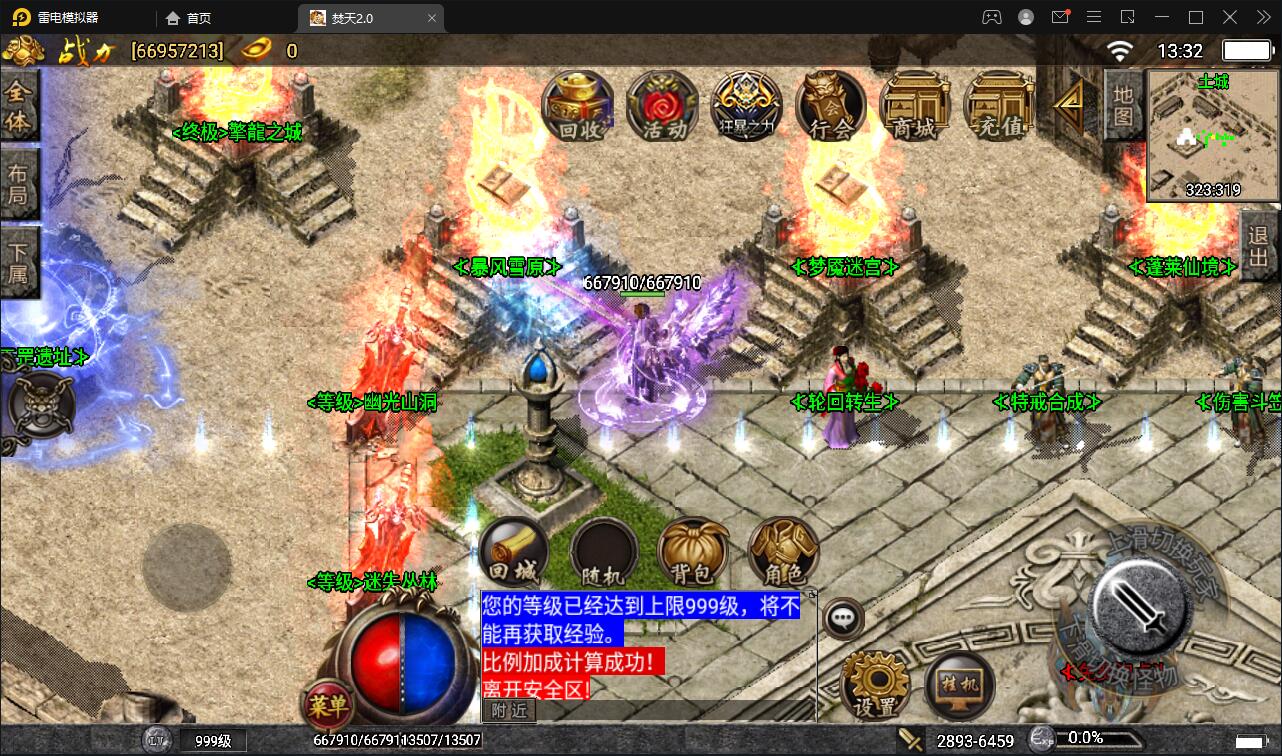Select the 附近 chat channel tab
This screenshot has height=756, width=1282.
coord(508,711)
